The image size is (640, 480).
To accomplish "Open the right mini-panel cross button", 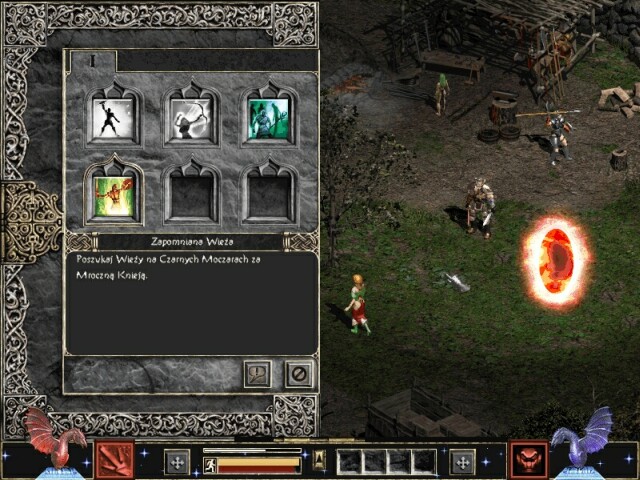I will 462,462.
